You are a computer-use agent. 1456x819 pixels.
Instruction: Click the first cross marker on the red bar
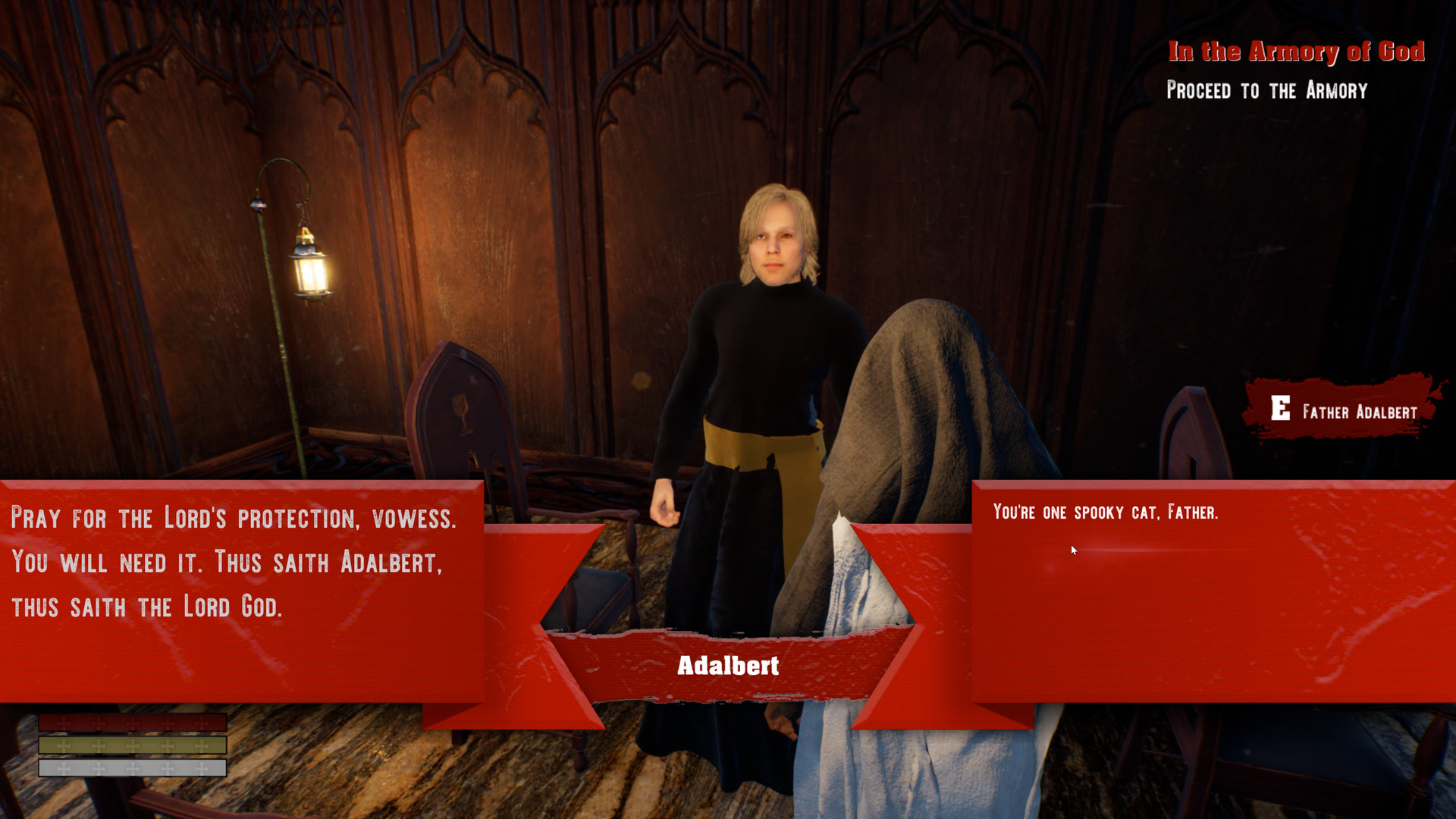click(64, 723)
